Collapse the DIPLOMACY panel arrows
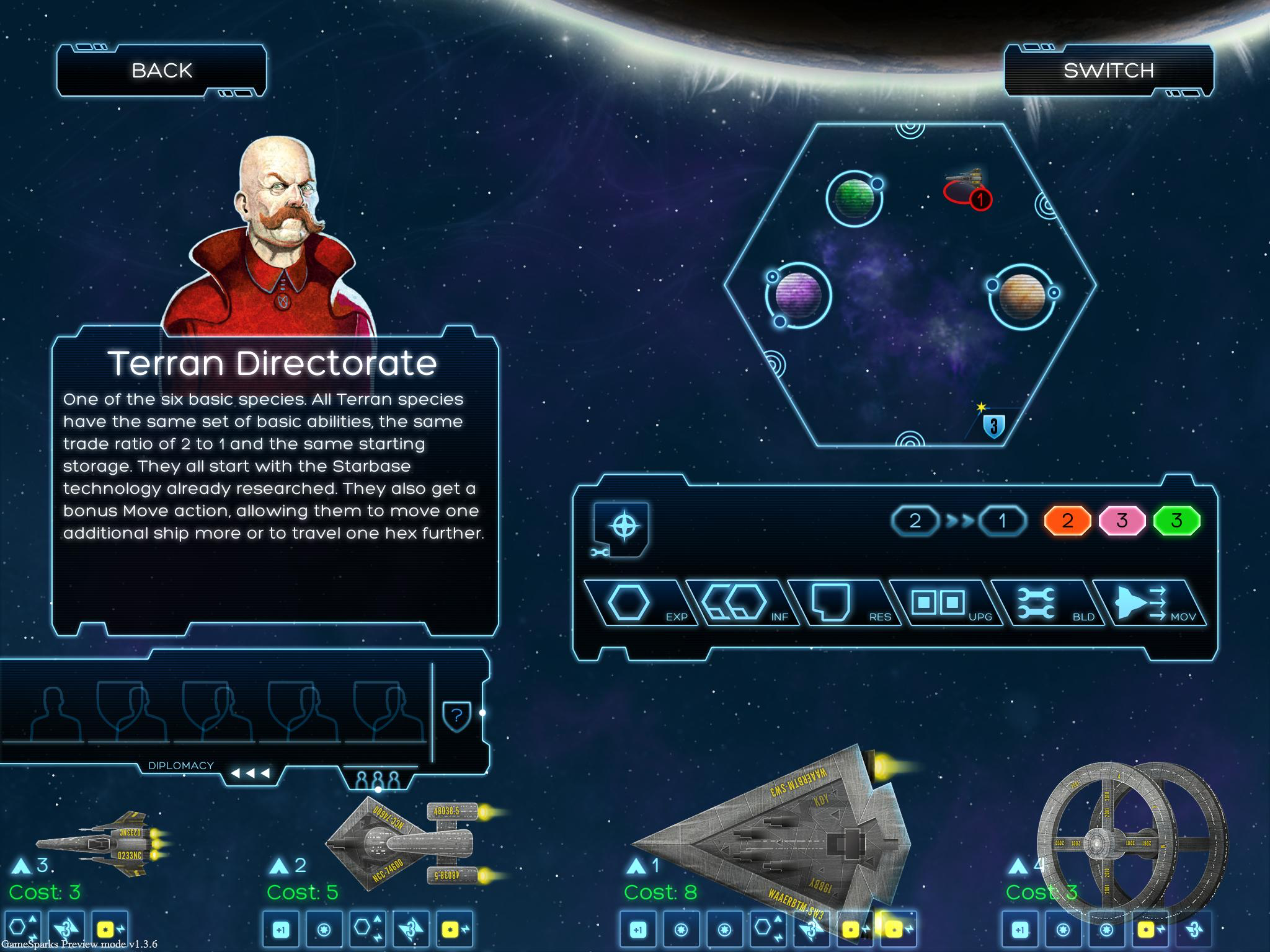Viewport: 1270px width, 952px height. 250,773
